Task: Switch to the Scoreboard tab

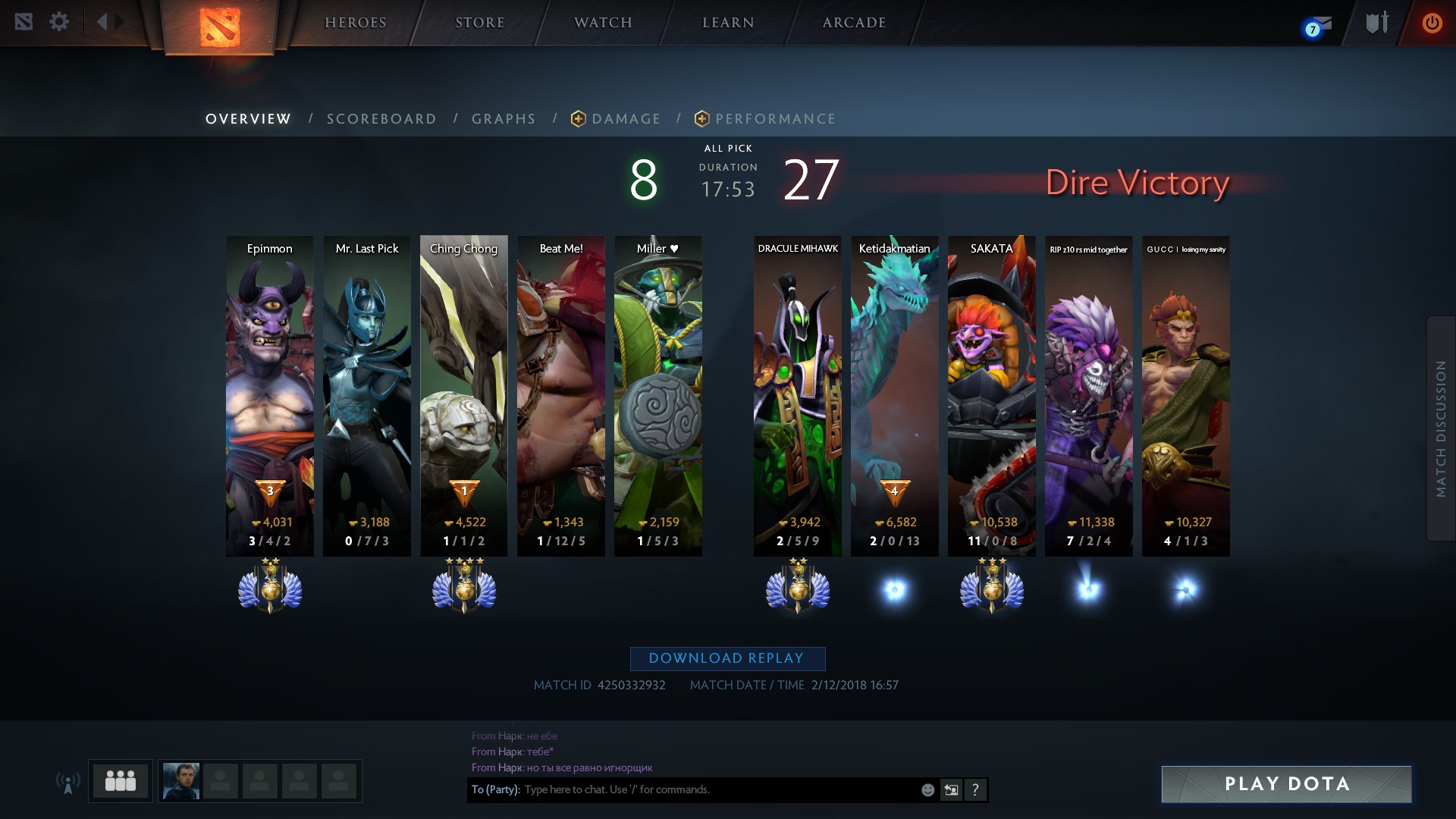Action: click(x=381, y=119)
